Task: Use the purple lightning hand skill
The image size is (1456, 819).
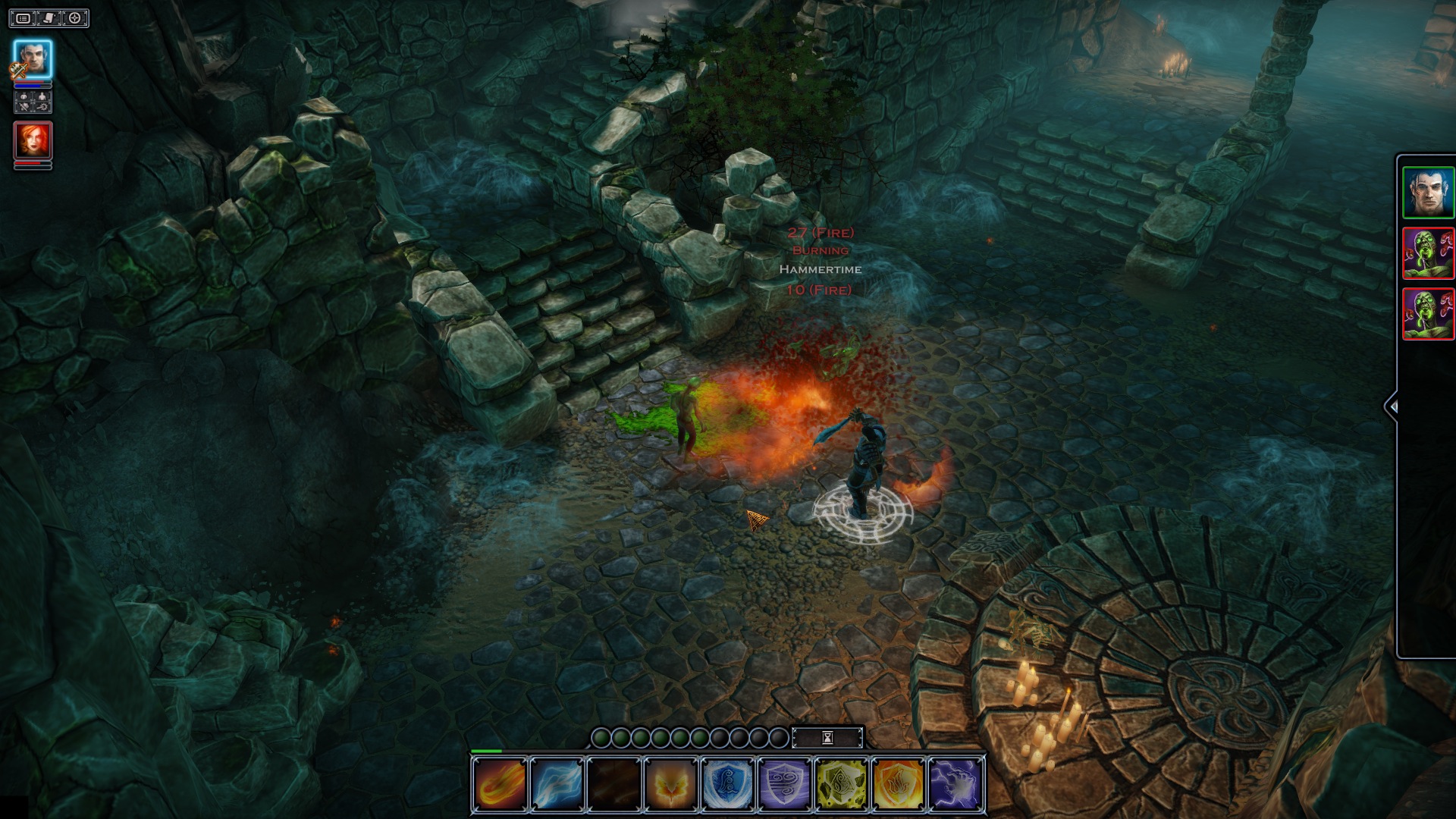Action: click(955, 784)
